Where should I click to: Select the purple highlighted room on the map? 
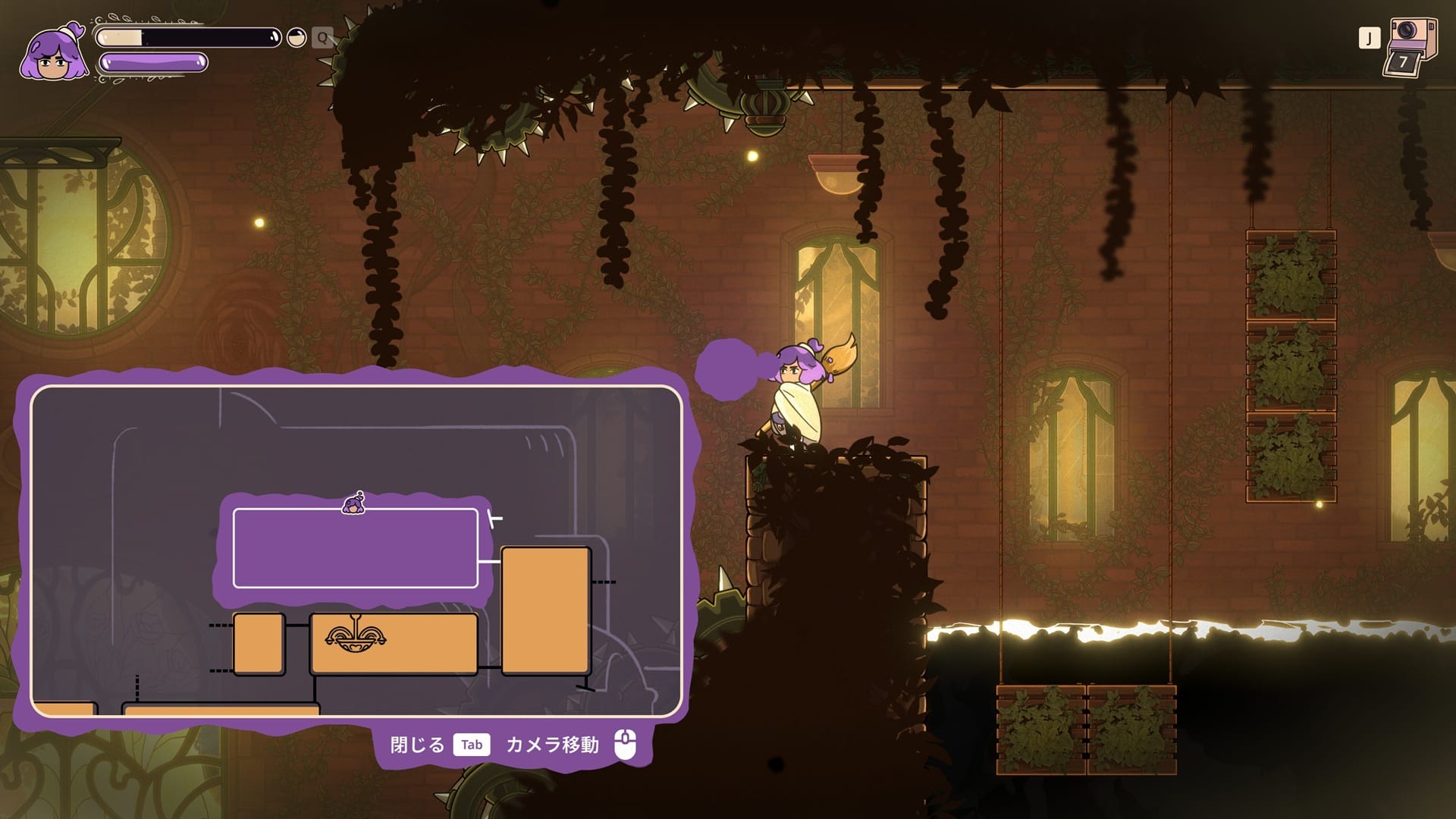[355, 549]
